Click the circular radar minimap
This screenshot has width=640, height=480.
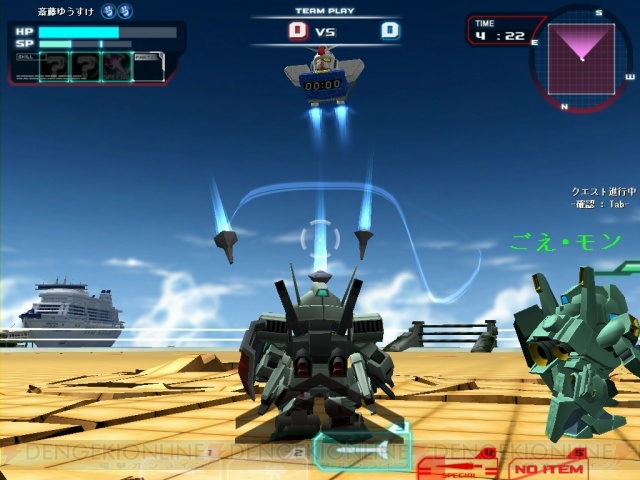[582, 59]
